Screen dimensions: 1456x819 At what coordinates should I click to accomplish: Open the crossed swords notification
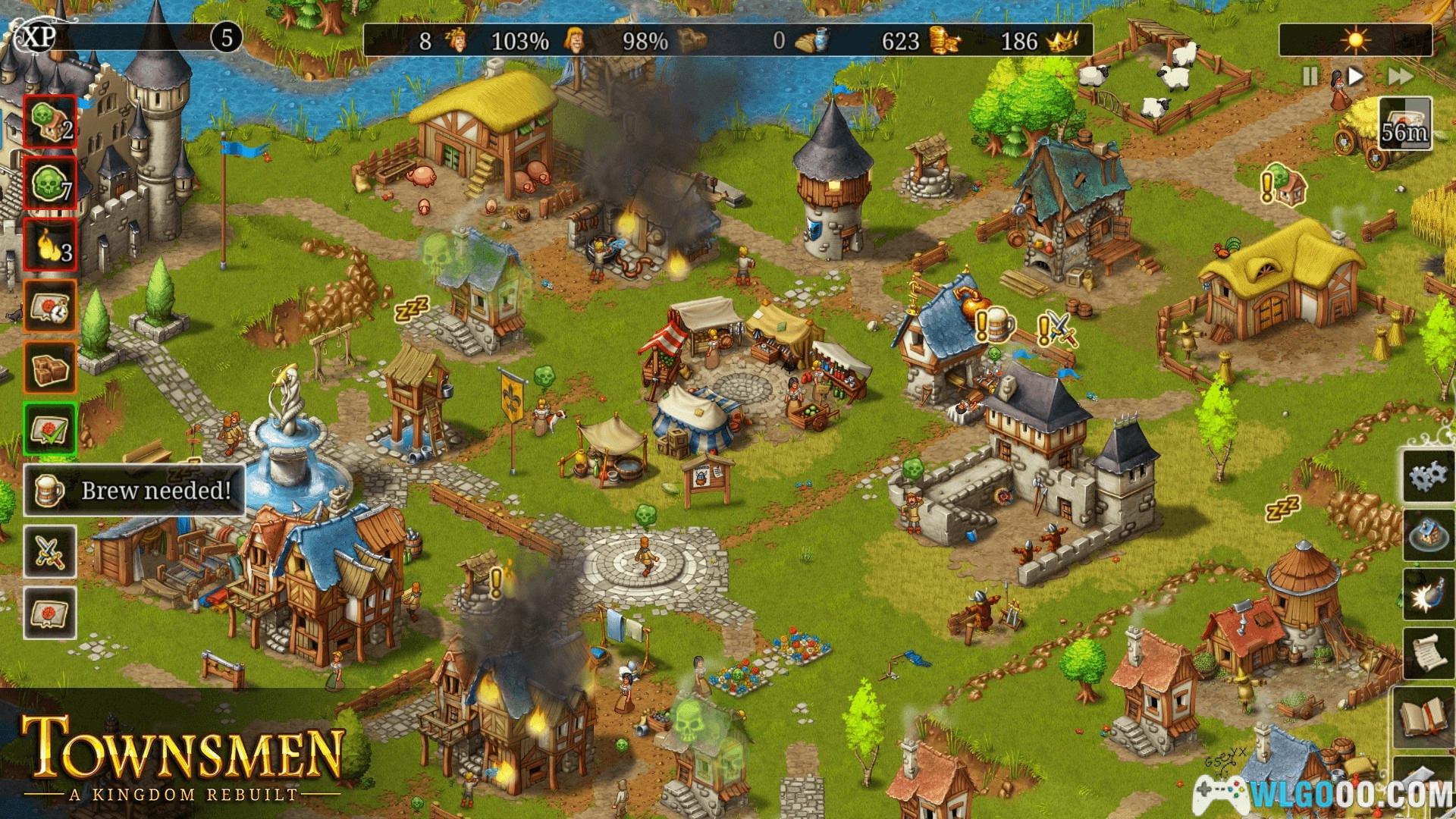tap(50, 551)
